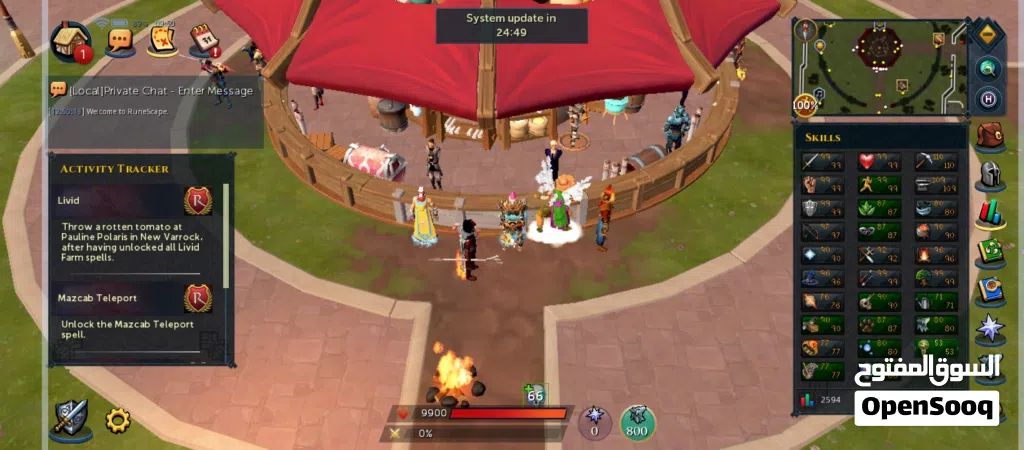Viewport: 1024px width, 450px height.
Task: Open the helmet worn equipment tab
Action: click(991, 176)
